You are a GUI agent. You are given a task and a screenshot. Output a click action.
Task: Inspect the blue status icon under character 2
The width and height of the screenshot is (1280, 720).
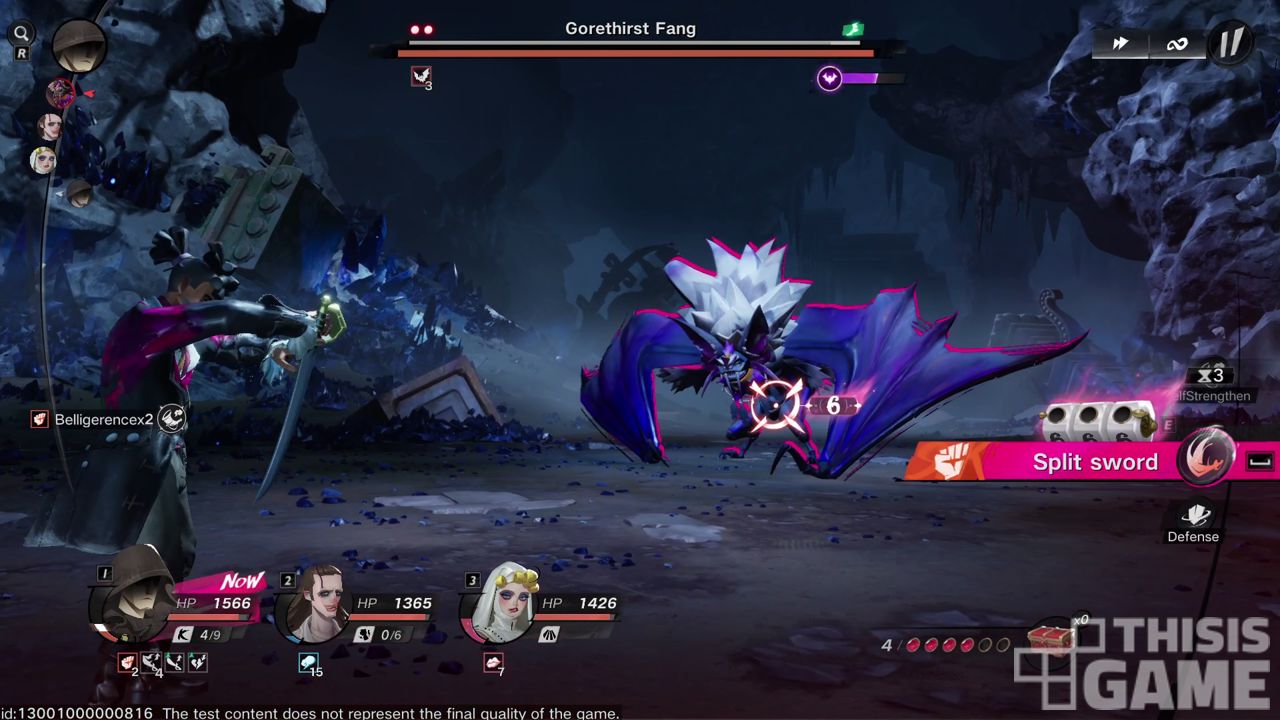pos(308,662)
